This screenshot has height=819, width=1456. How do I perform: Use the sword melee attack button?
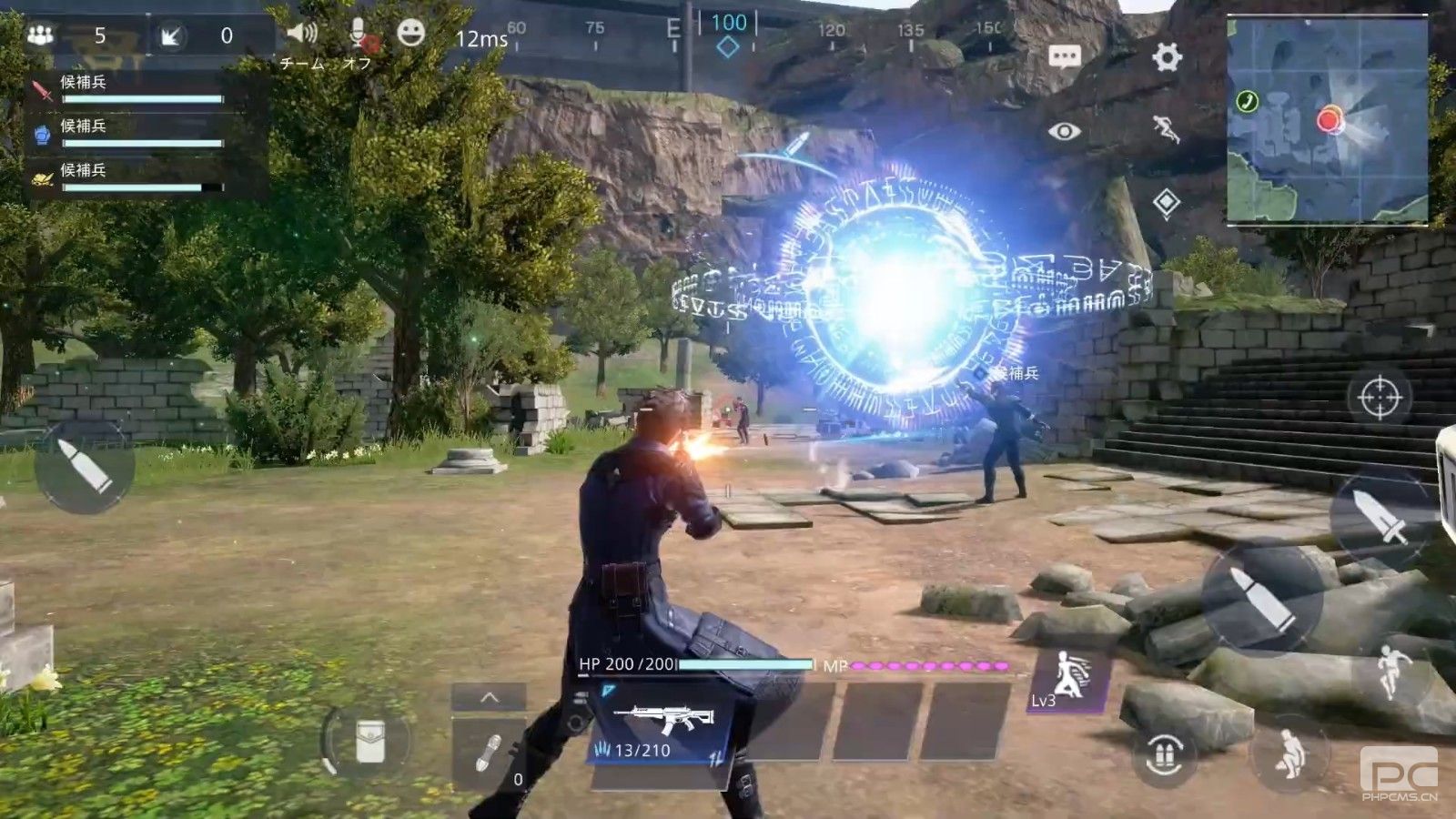pos(1380,516)
